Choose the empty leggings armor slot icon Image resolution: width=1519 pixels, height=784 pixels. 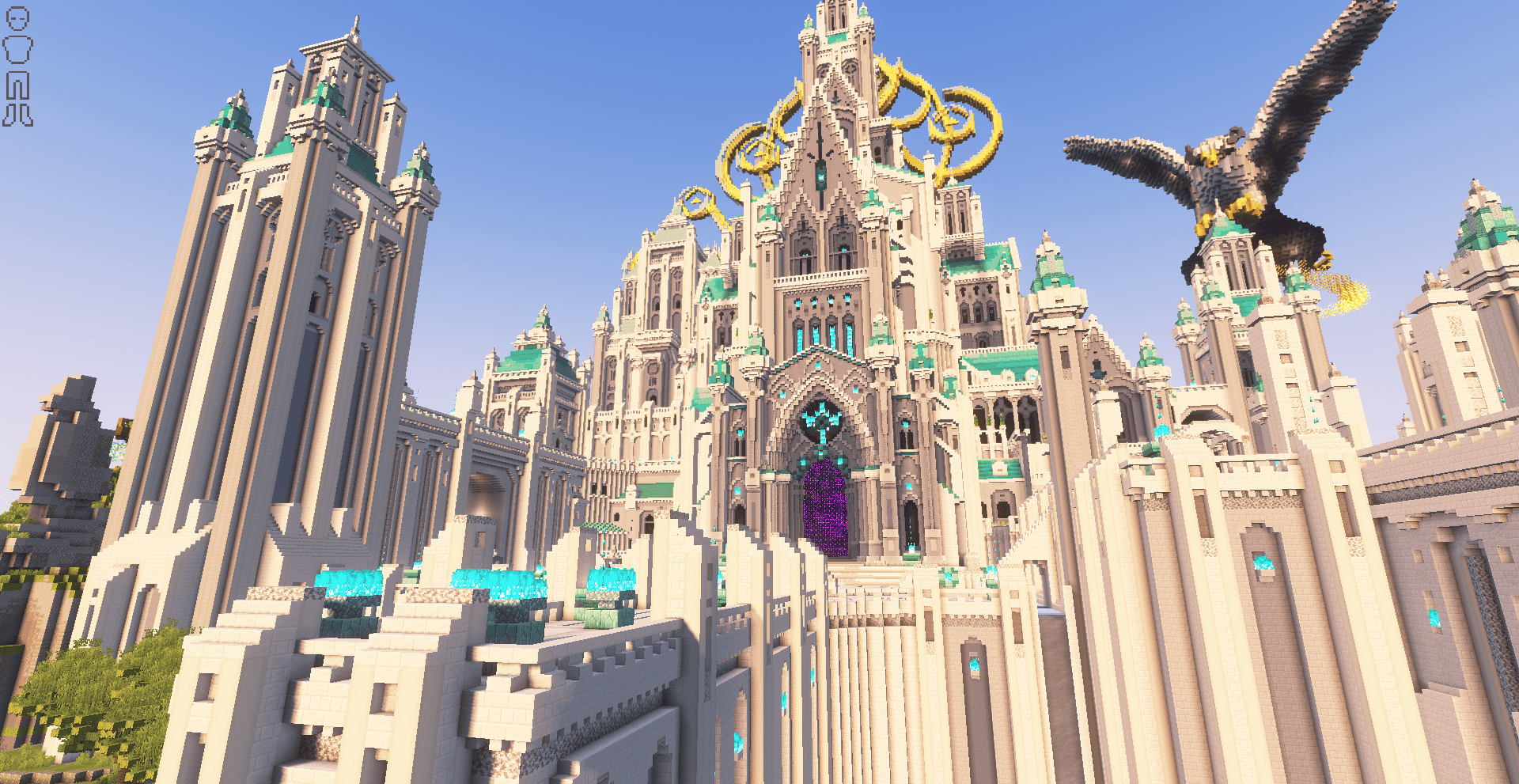pyautogui.click(x=17, y=85)
